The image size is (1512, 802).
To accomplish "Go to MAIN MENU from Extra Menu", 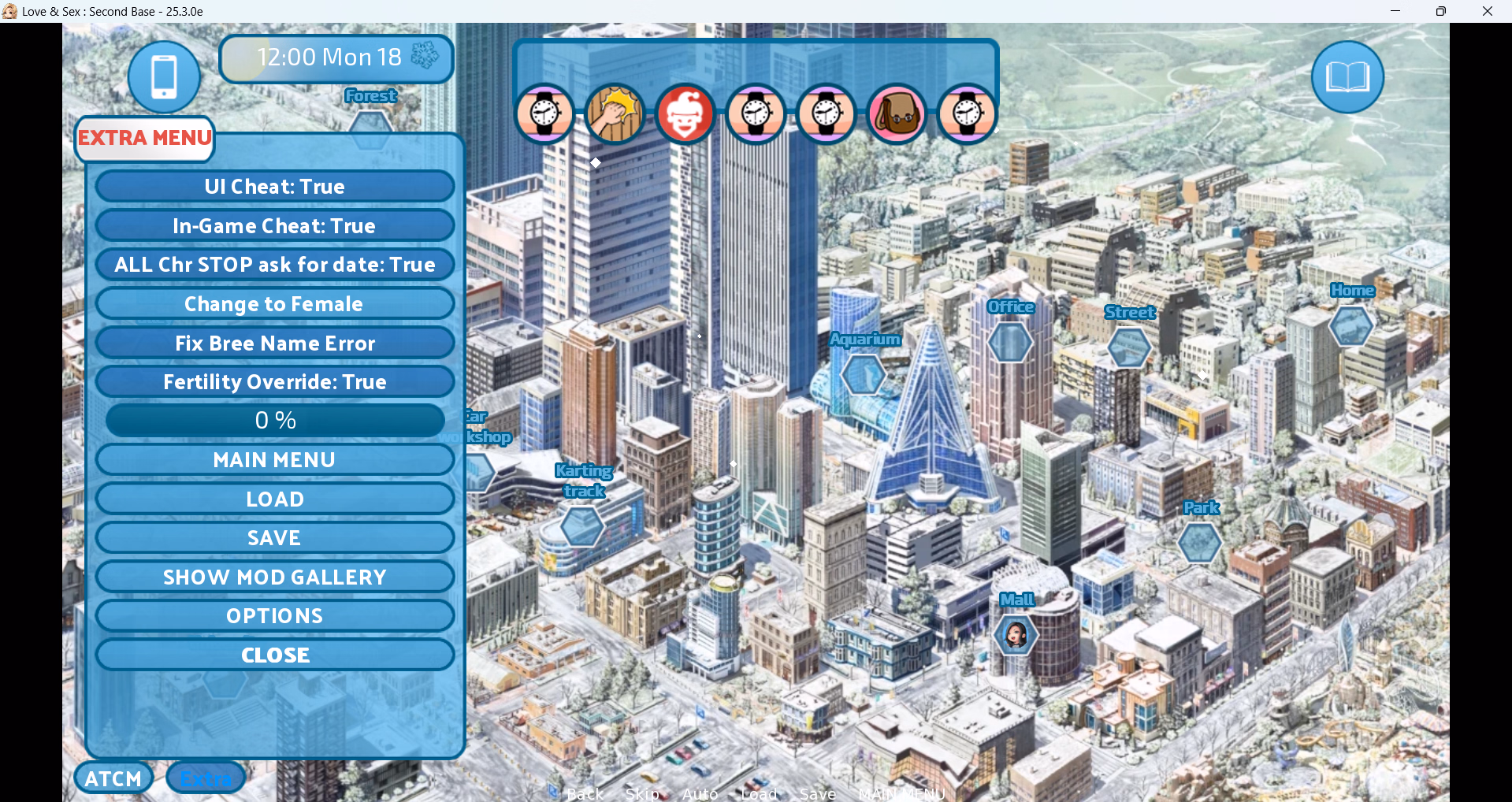I will [274, 460].
